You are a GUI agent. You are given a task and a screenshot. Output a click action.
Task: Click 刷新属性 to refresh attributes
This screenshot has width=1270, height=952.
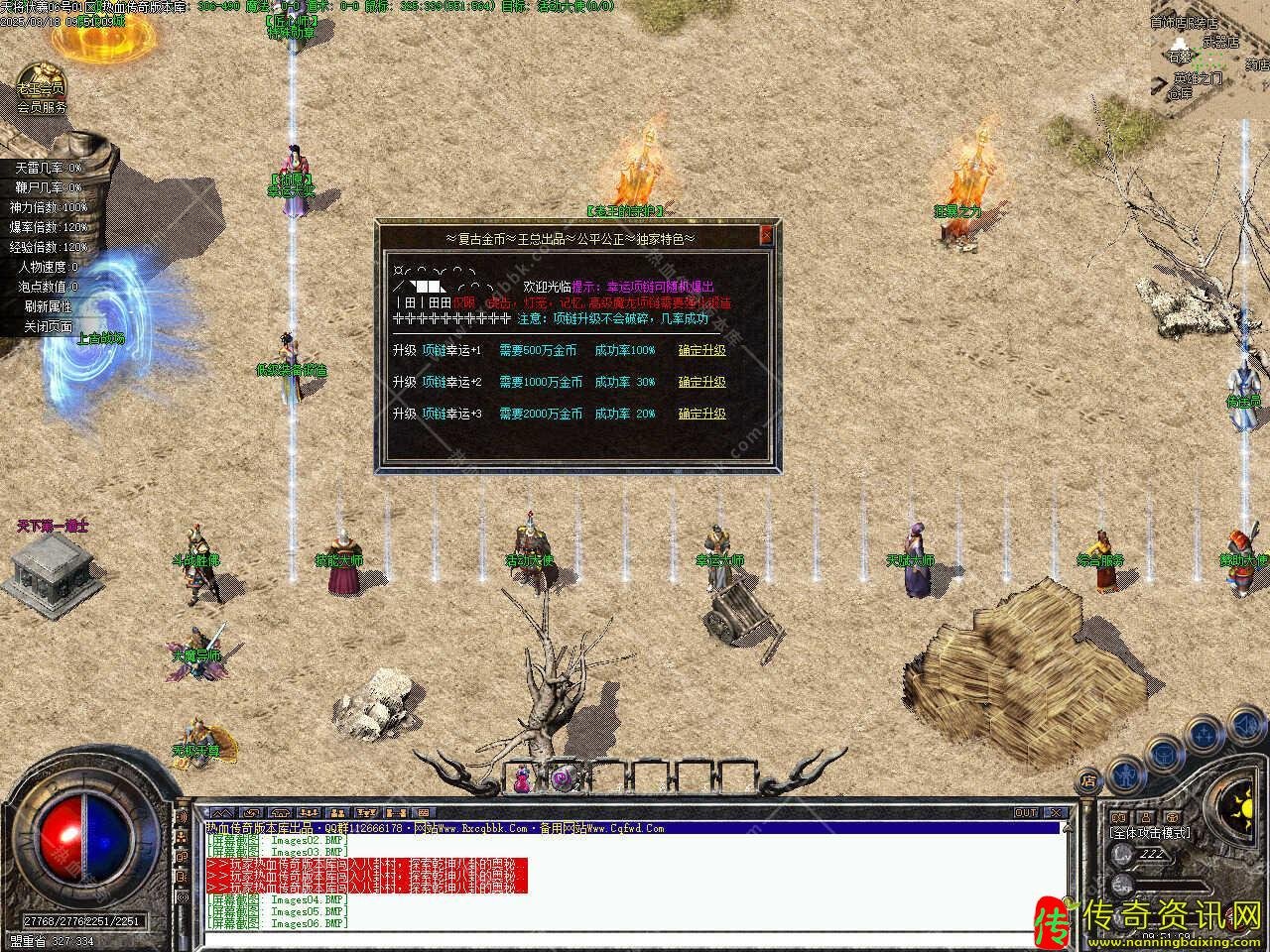click(49, 306)
